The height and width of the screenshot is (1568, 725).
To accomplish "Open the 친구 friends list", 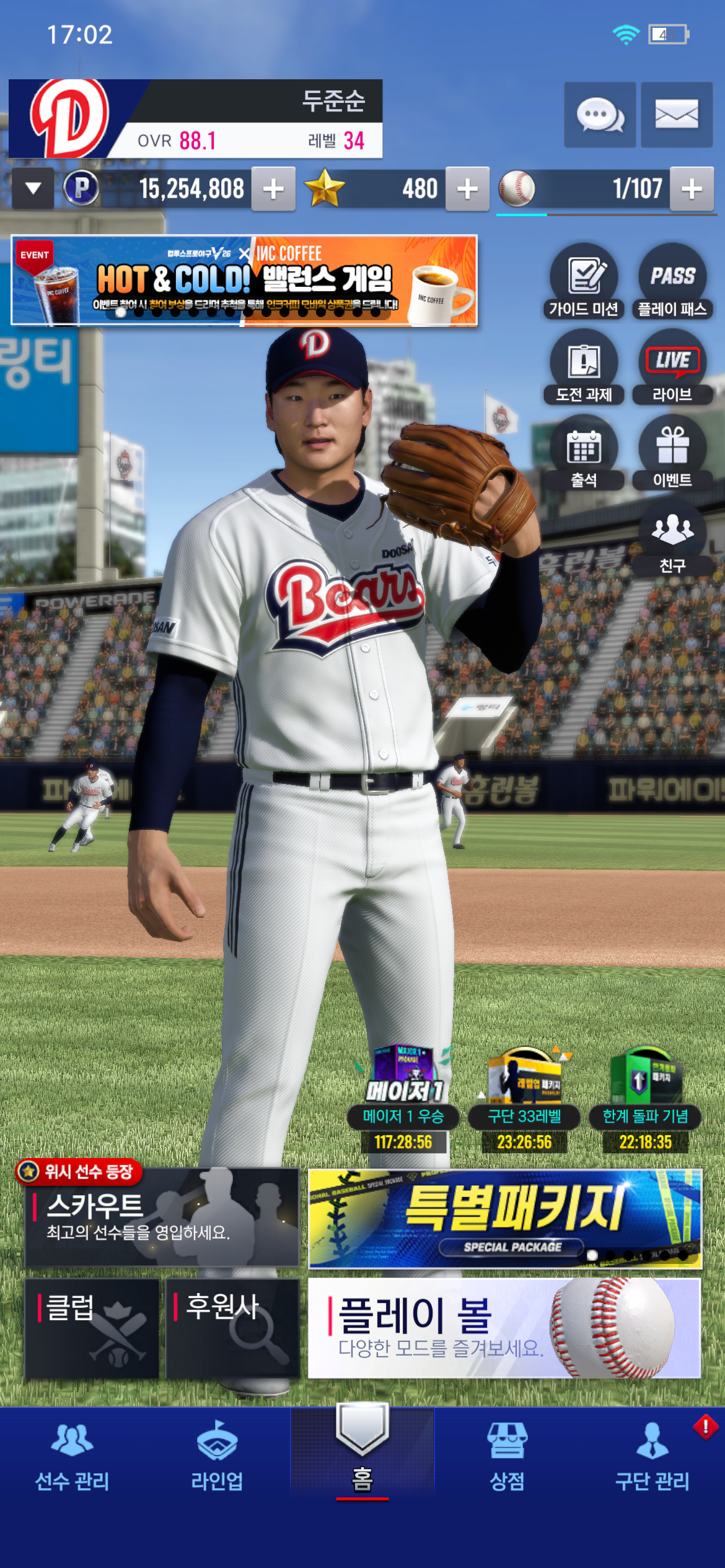I will click(672, 539).
